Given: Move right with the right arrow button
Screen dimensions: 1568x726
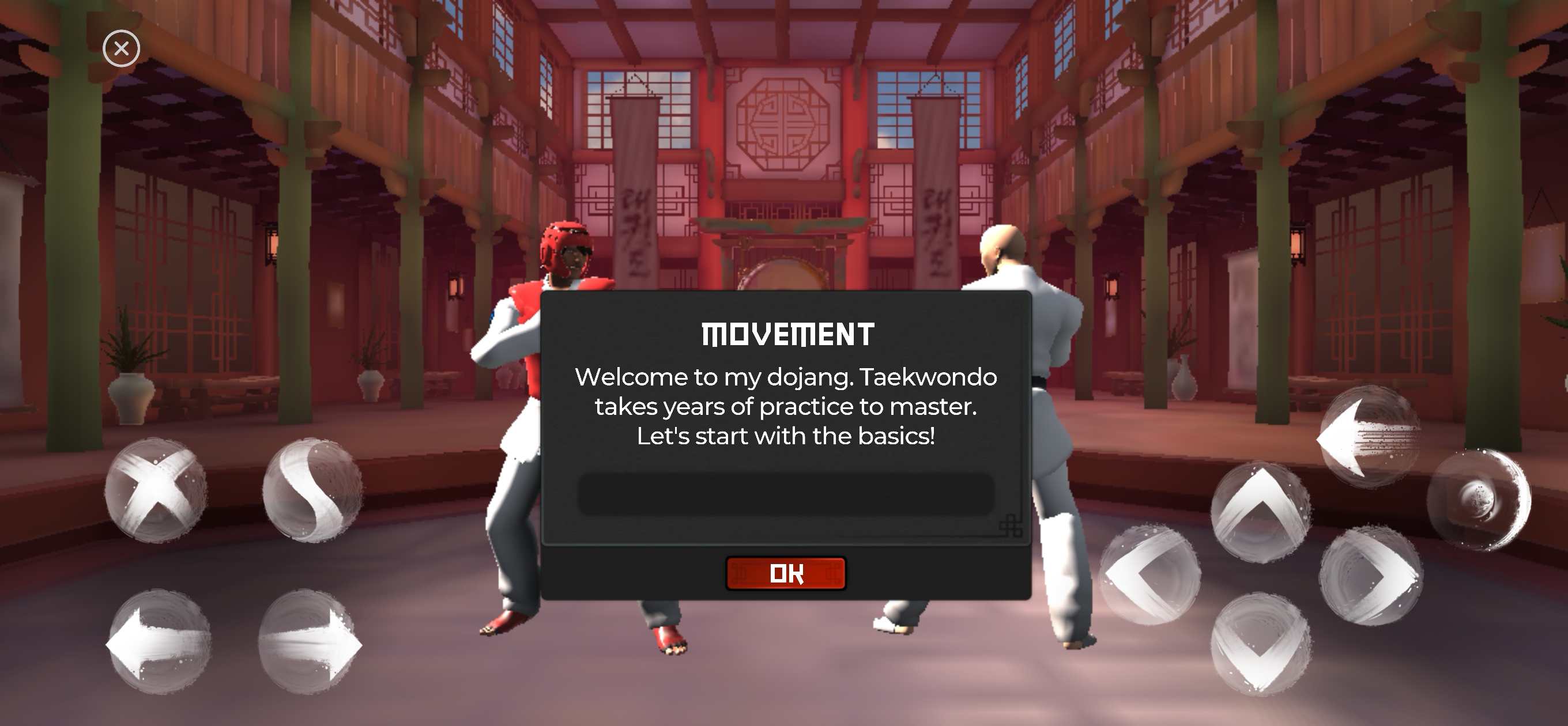Looking at the screenshot, I should [311, 642].
